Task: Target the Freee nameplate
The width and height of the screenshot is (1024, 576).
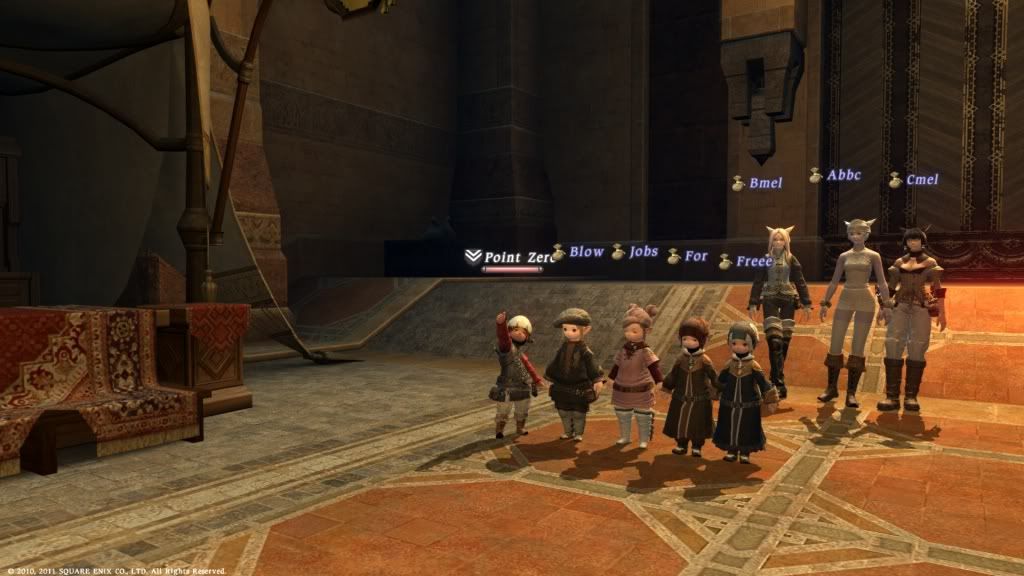Action: pos(753,261)
